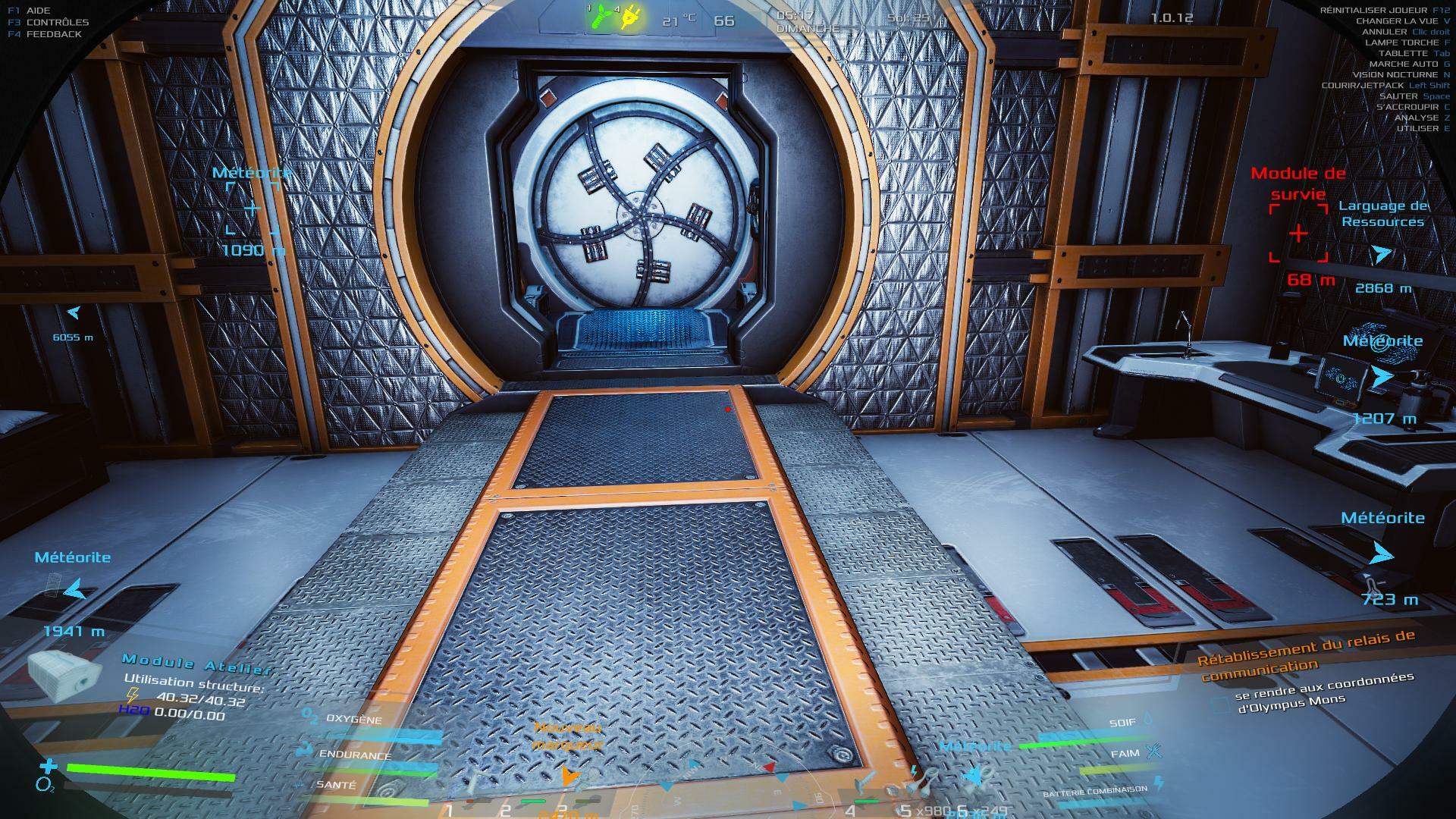Open the Rétablissement du relais de communication objective
Image resolution: width=1456 pixels, height=819 pixels.
coord(1304,654)
